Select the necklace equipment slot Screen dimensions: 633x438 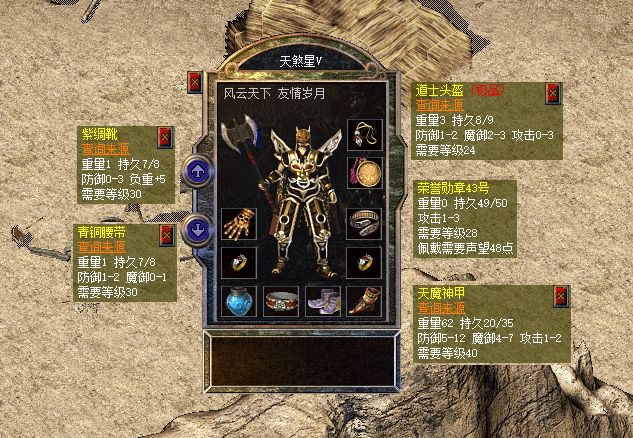362,135
